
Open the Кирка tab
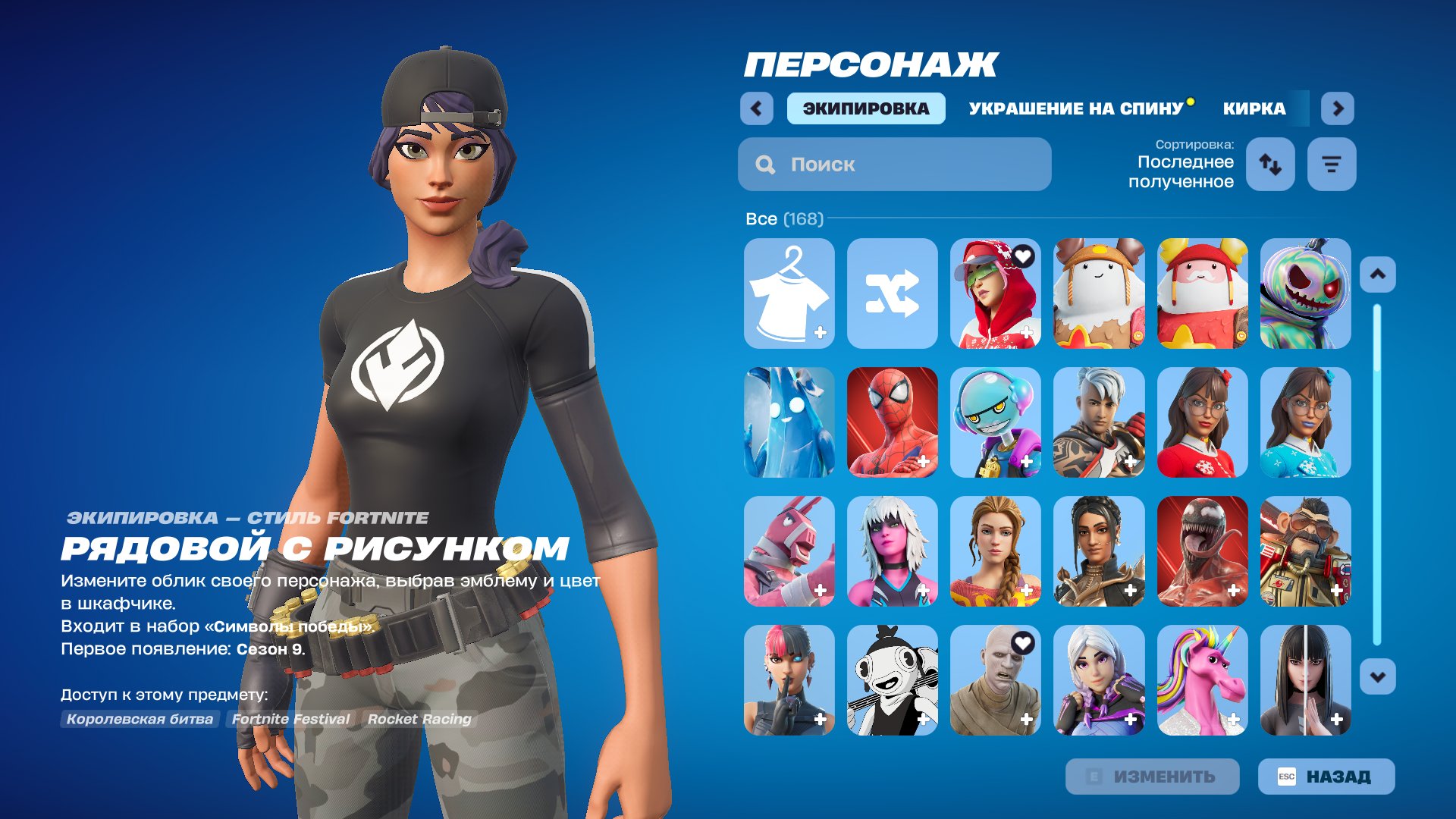pos(1253,108)
